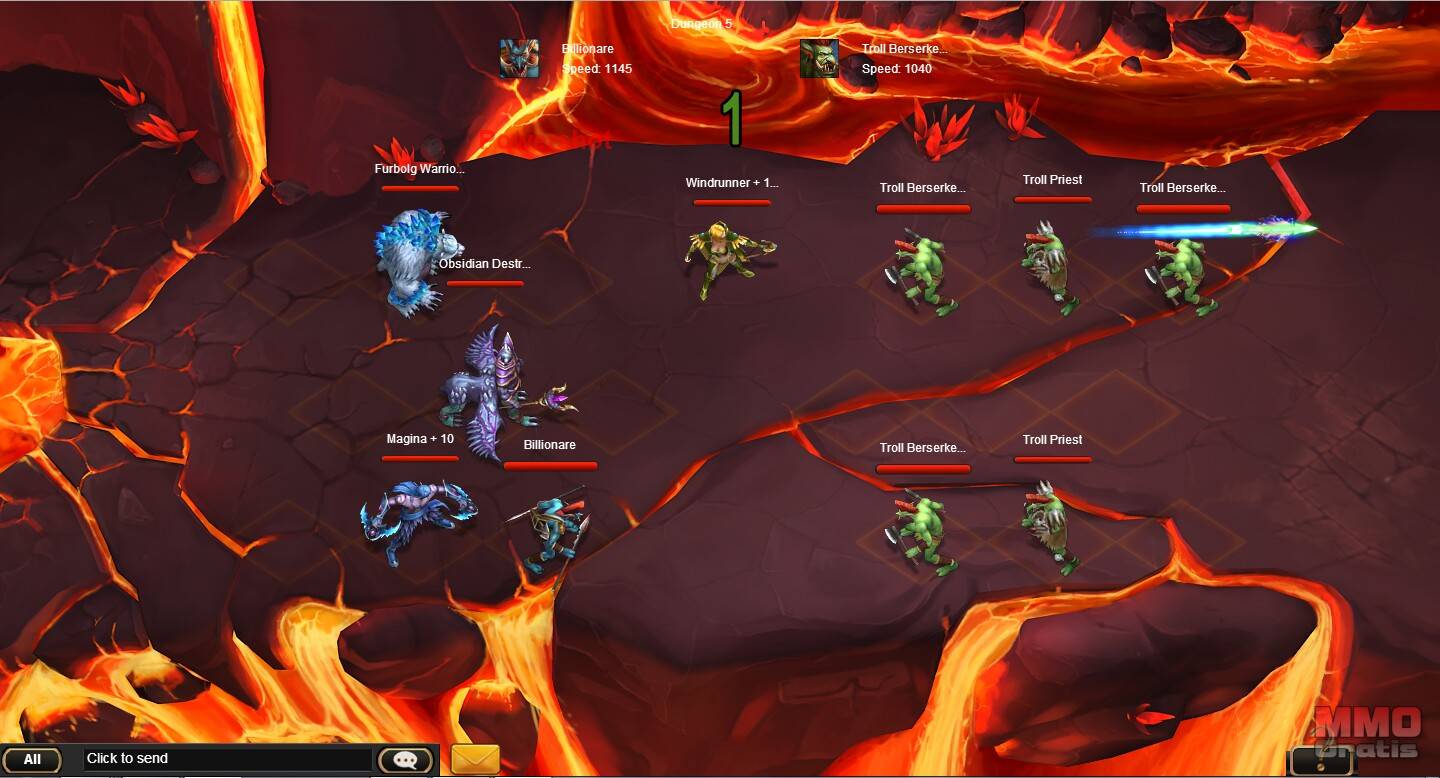Select the All chat channel button
1440x778 pixels.
coord(32,760)
